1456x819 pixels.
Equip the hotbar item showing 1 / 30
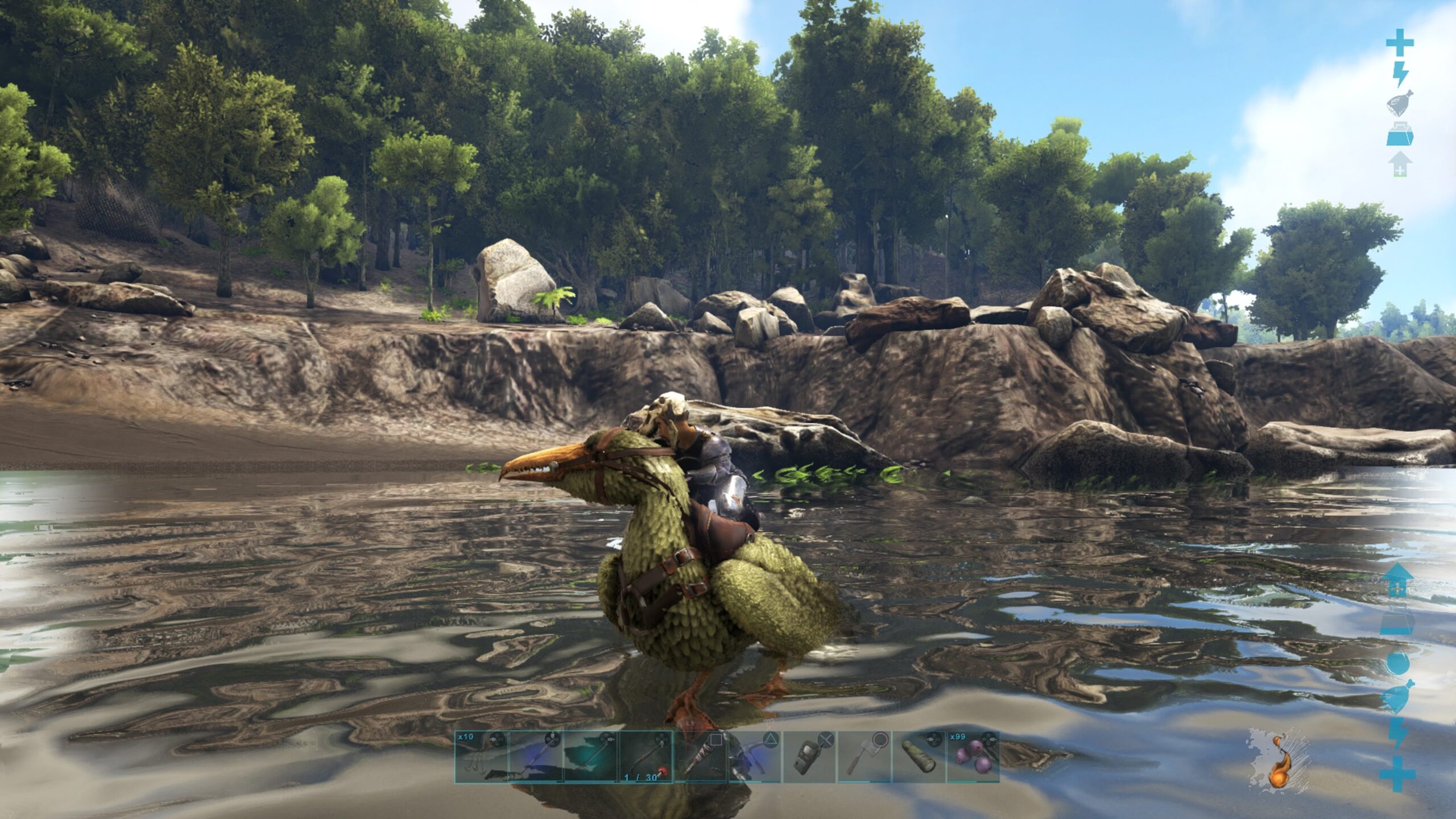[645, 756]
